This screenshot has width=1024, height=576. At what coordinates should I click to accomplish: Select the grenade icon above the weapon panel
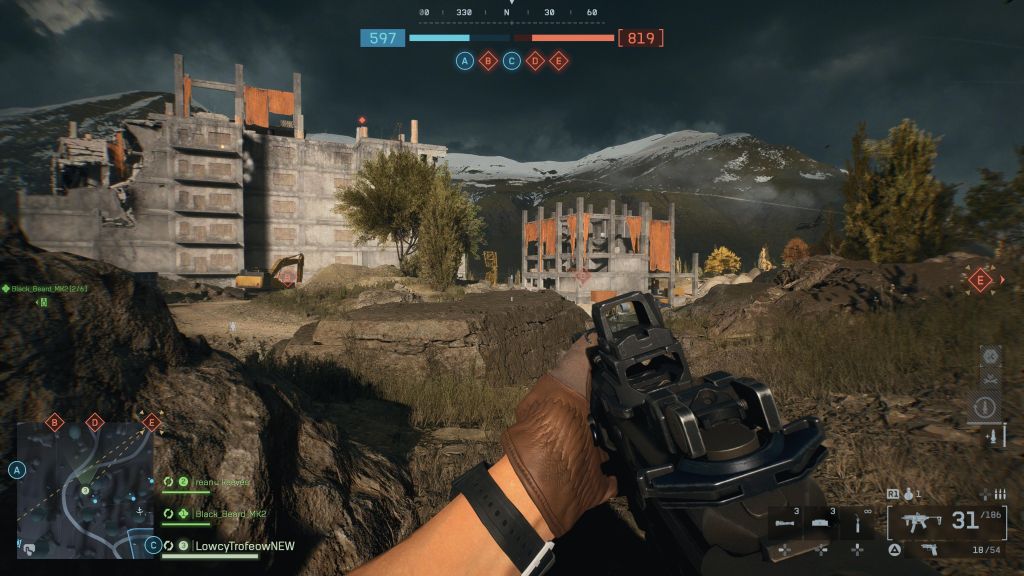tap(909, 493)
